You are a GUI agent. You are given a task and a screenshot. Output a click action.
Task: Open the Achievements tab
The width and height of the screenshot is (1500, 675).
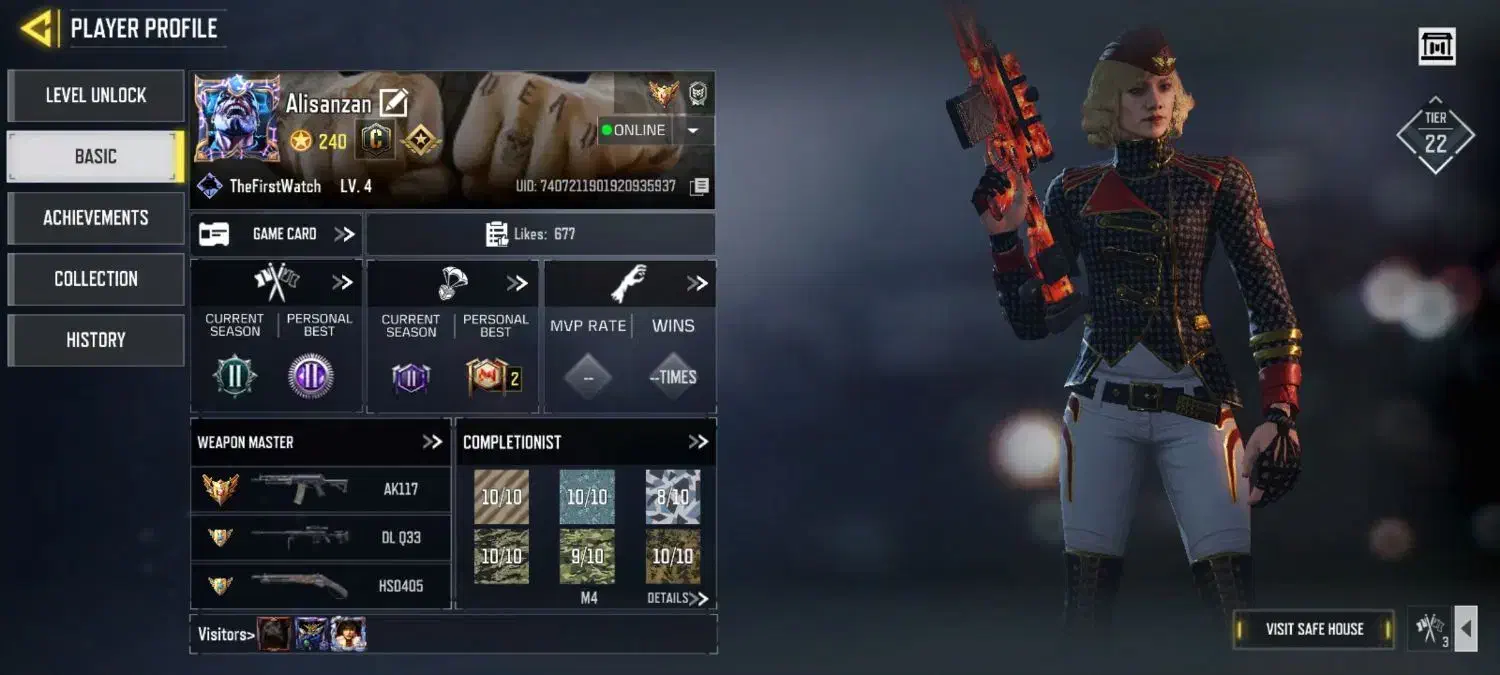[x=96, y=218]
